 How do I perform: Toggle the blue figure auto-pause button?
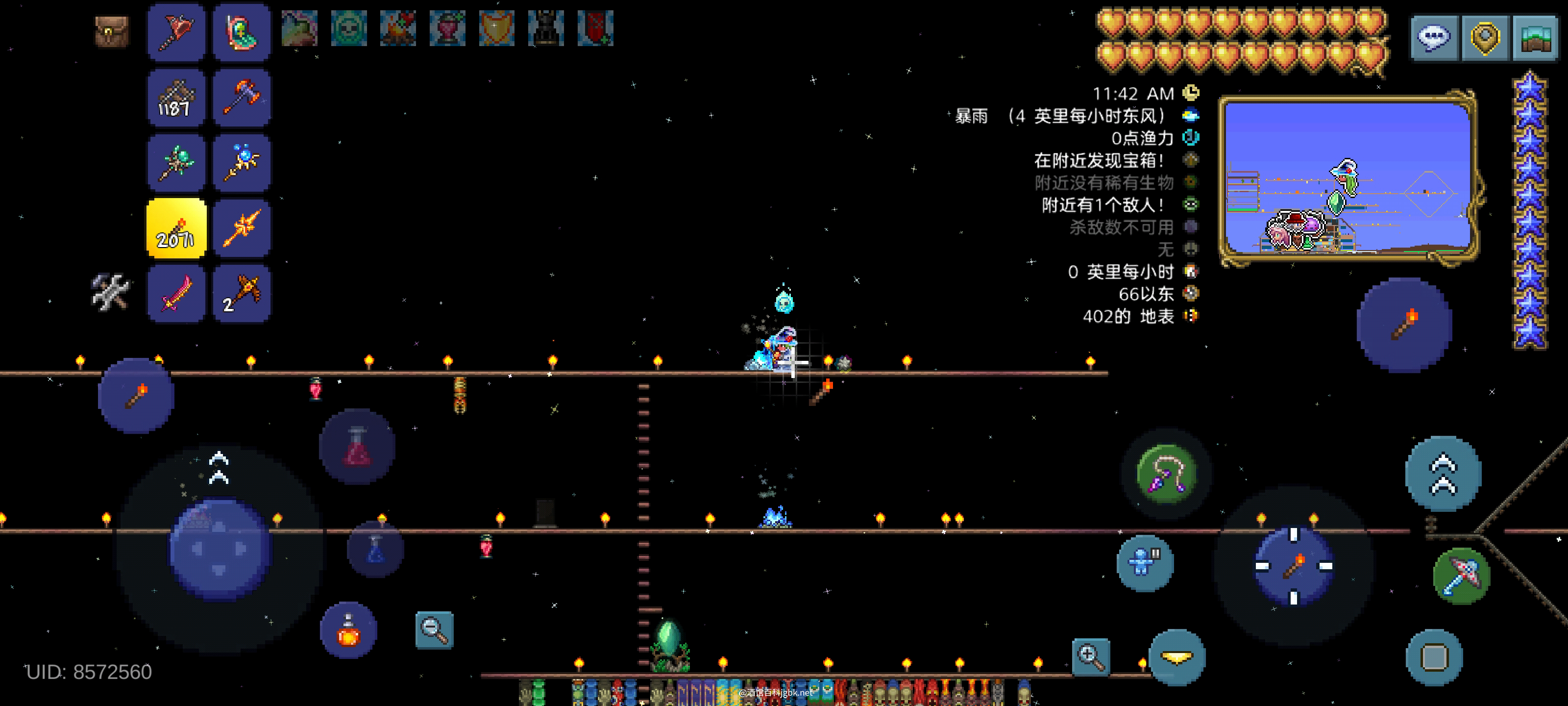1144,562
